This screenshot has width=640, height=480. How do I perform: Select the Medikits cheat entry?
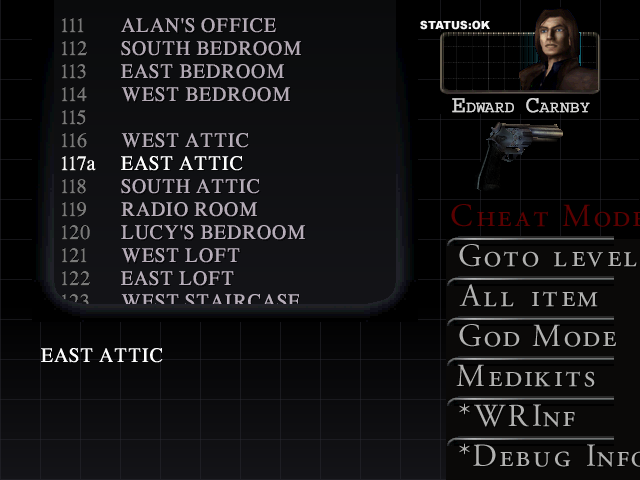pyautogui.click(x=527, y=377)
